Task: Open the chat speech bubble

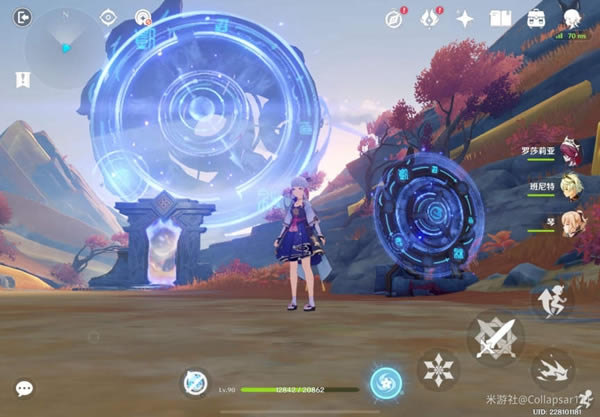Action: (24, 388)
